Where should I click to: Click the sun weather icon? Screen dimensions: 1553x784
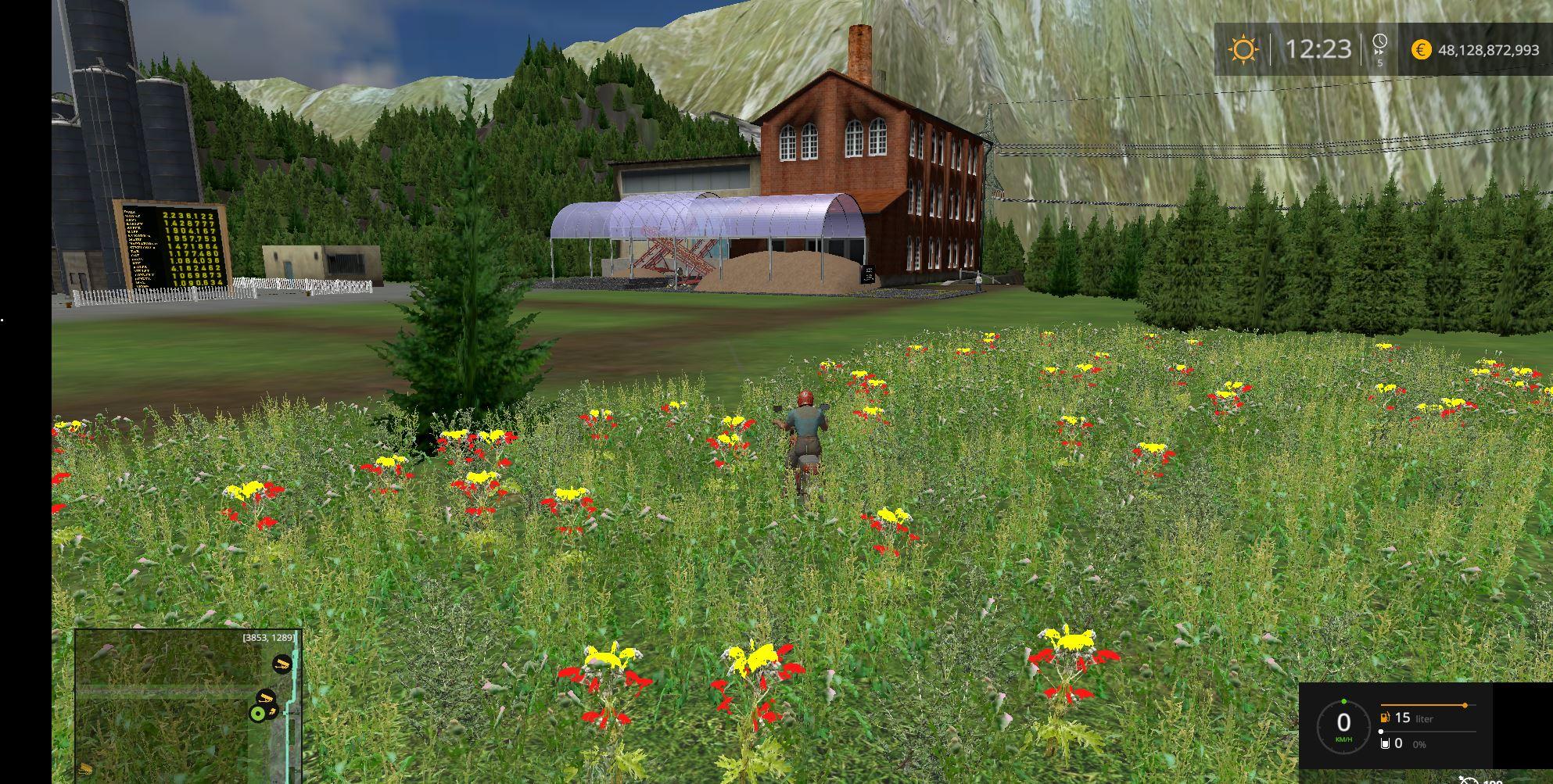[x=1244, y=47]
